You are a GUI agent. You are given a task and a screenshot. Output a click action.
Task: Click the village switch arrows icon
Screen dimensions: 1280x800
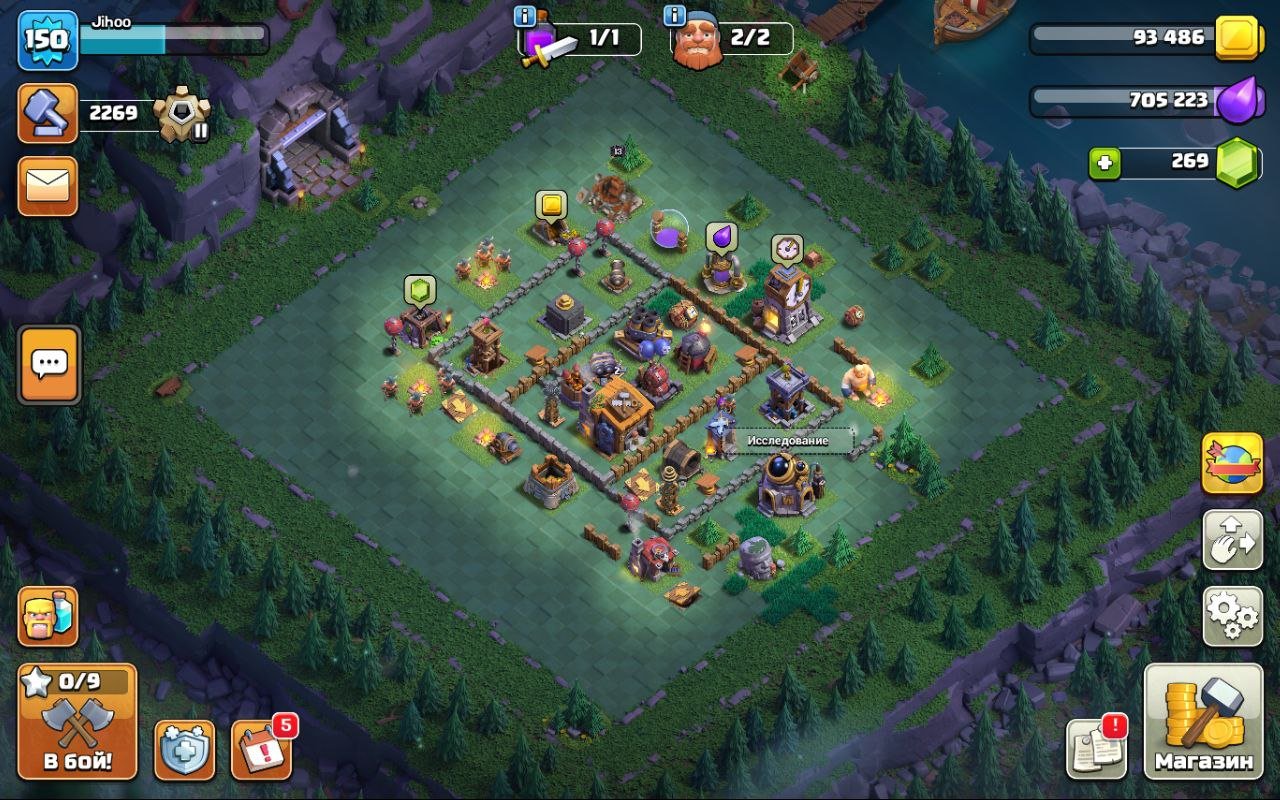pos(1232,540)
